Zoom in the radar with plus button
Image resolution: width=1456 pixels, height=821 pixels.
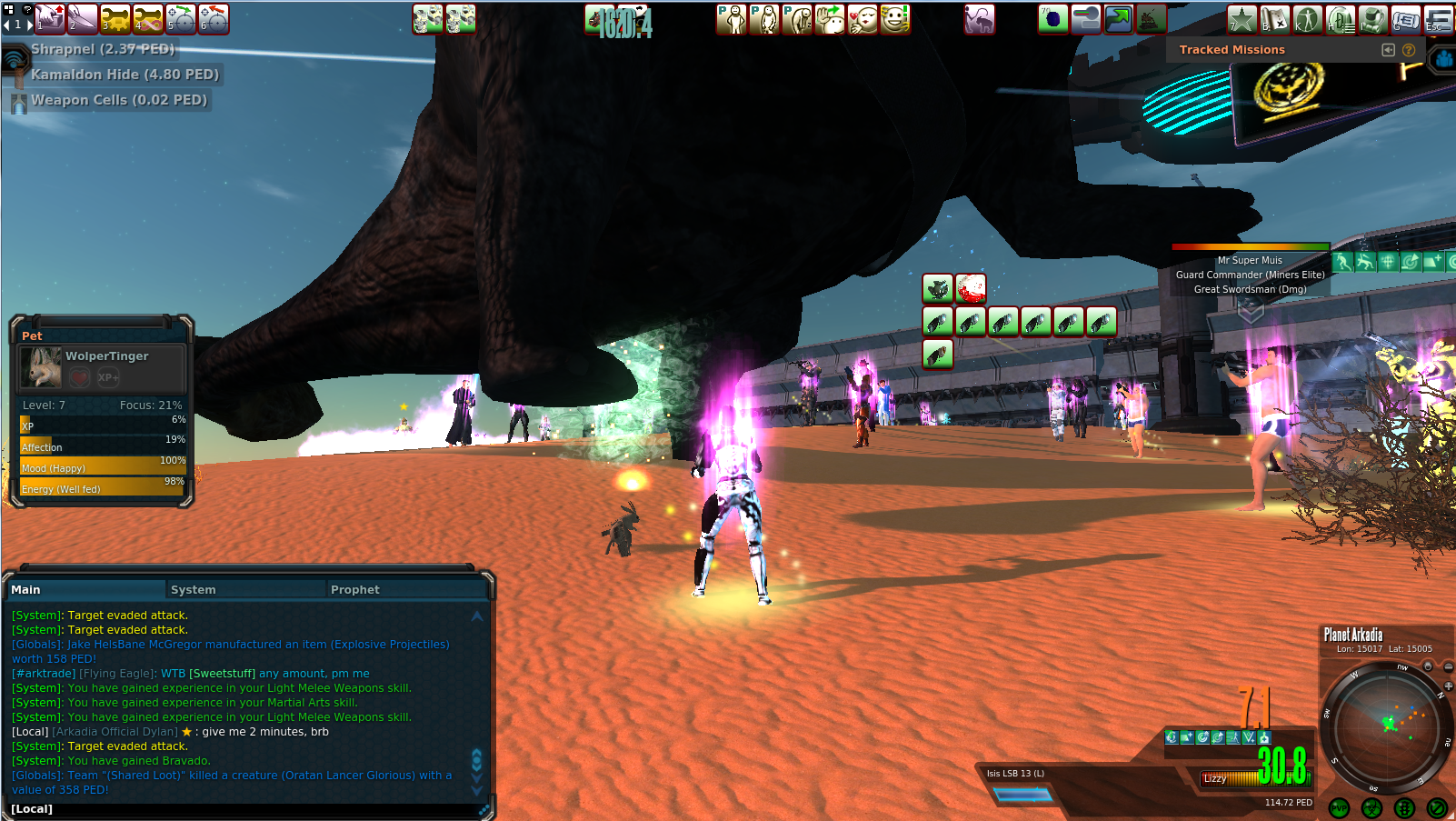click(x=1448, y=685)
